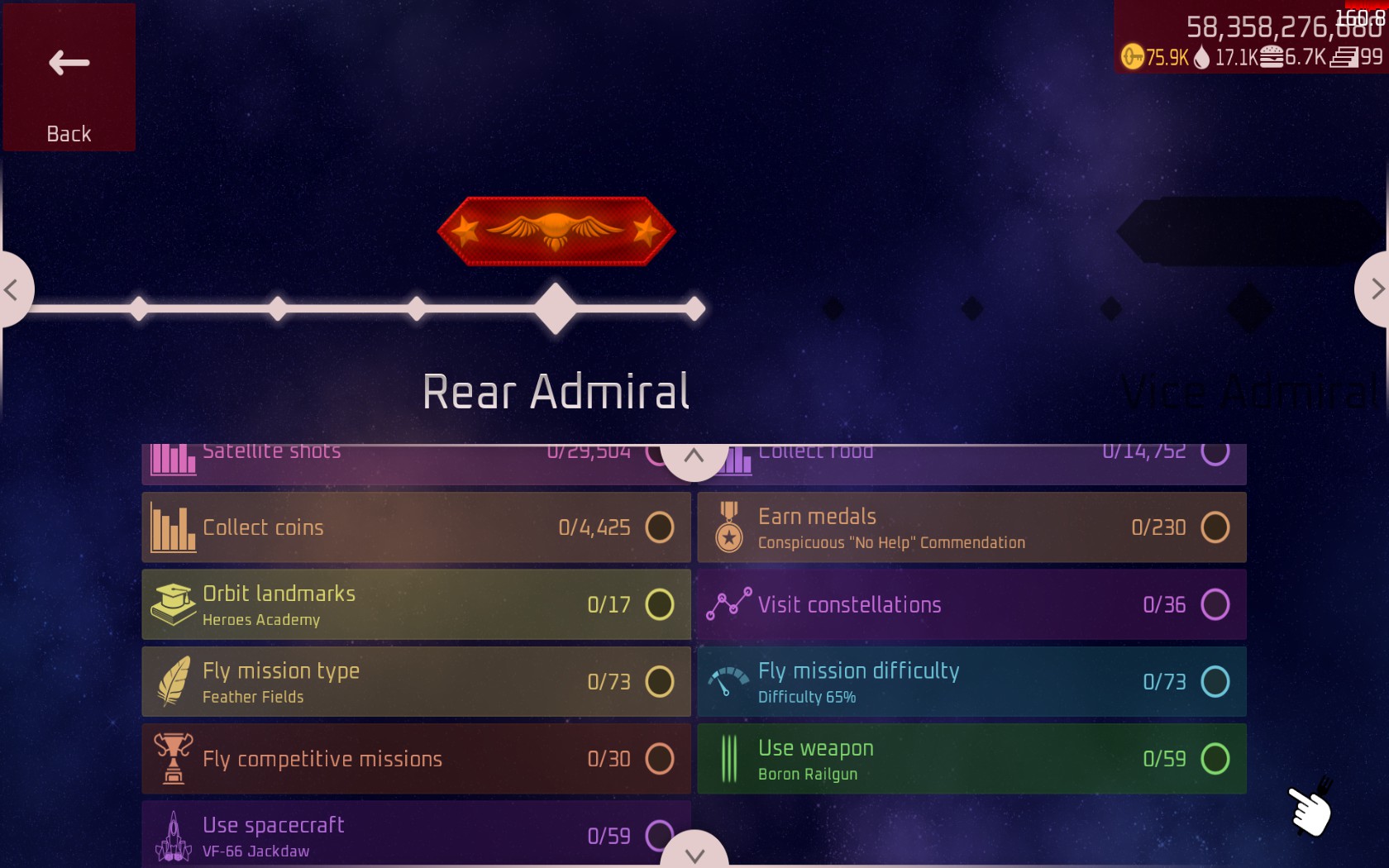Click the keys currency counter
Screen dimensions: 1389x868
1156,57
